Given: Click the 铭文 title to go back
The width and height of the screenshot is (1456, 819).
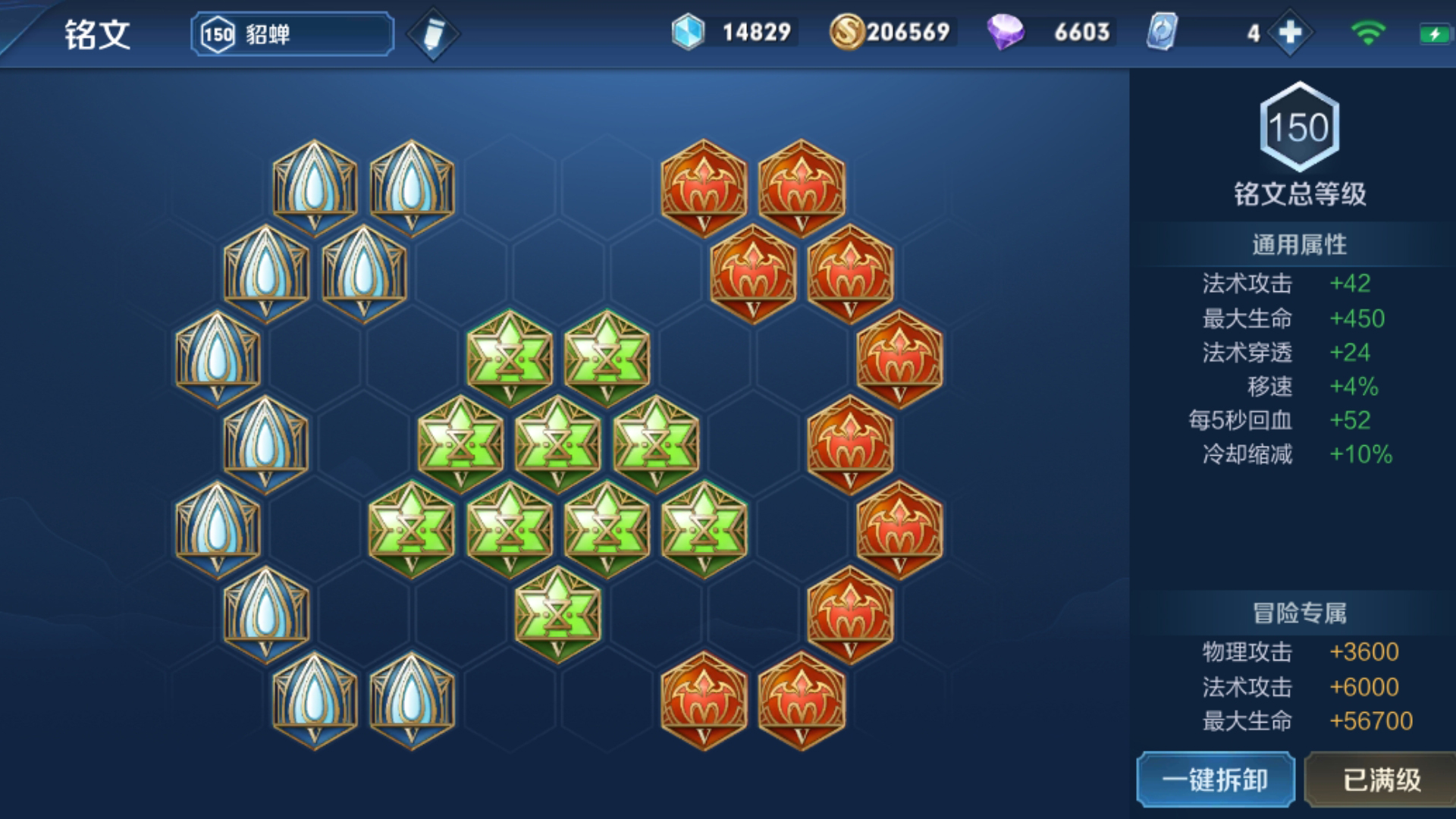Looking at the screenshot, I should (97, 34).
